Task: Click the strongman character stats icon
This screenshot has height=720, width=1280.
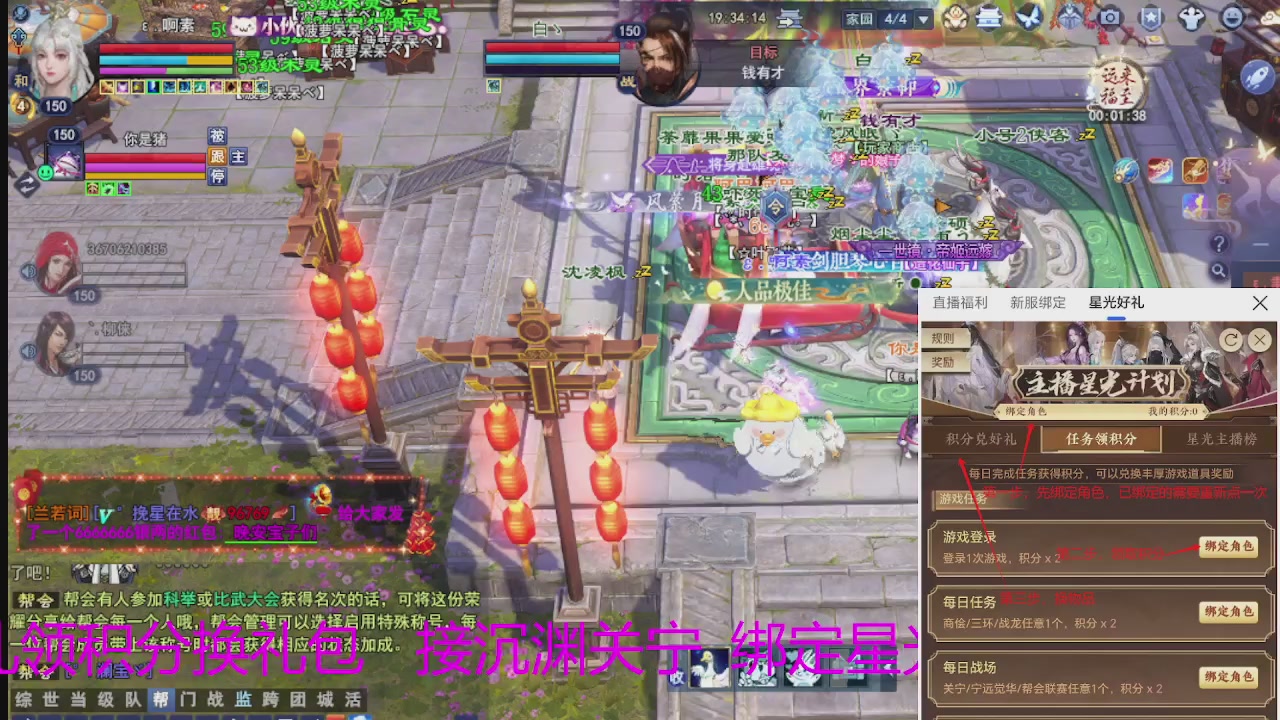Action: (x=1191, y=17)
